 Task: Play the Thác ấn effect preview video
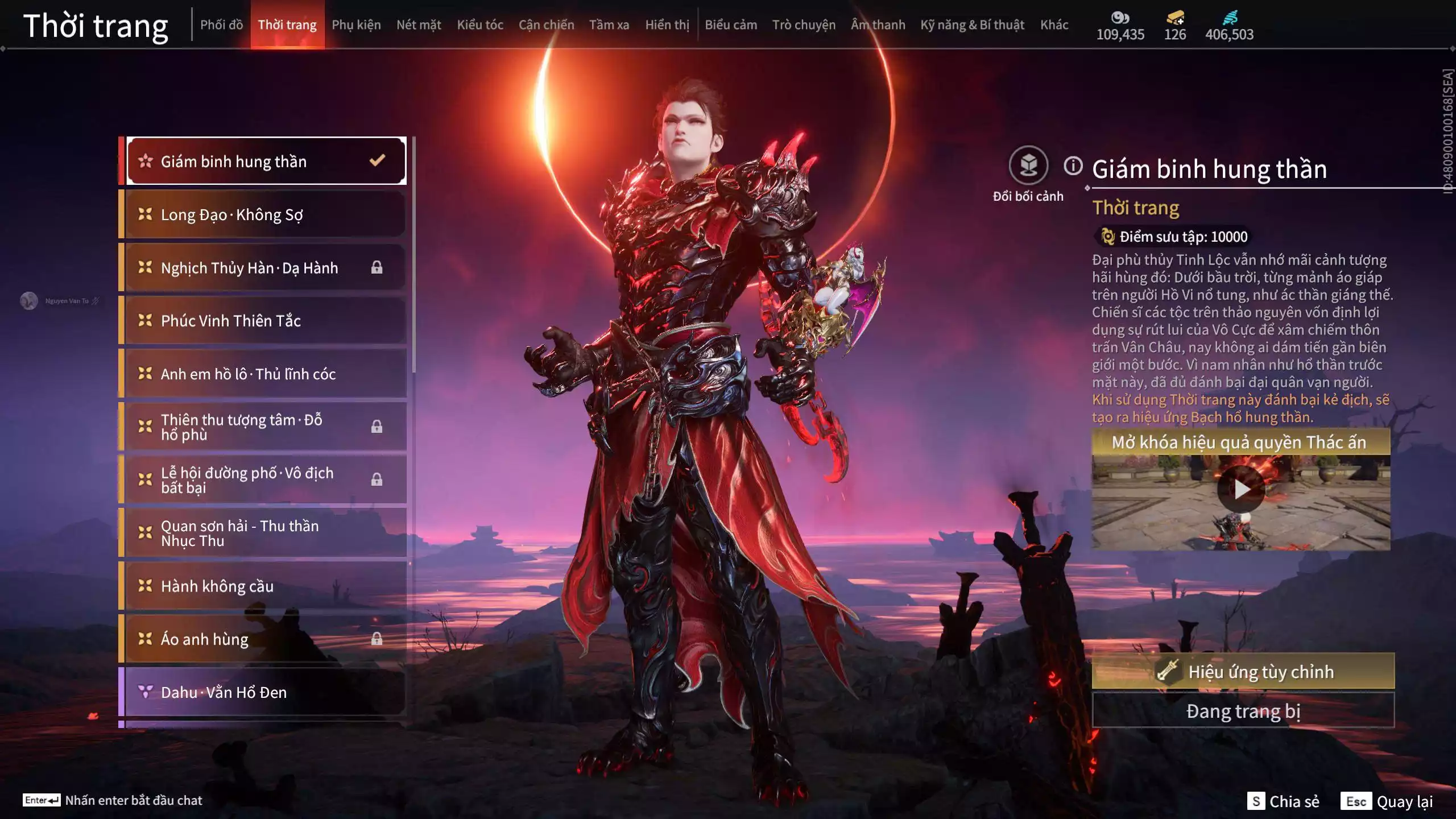pos(1240,489)
